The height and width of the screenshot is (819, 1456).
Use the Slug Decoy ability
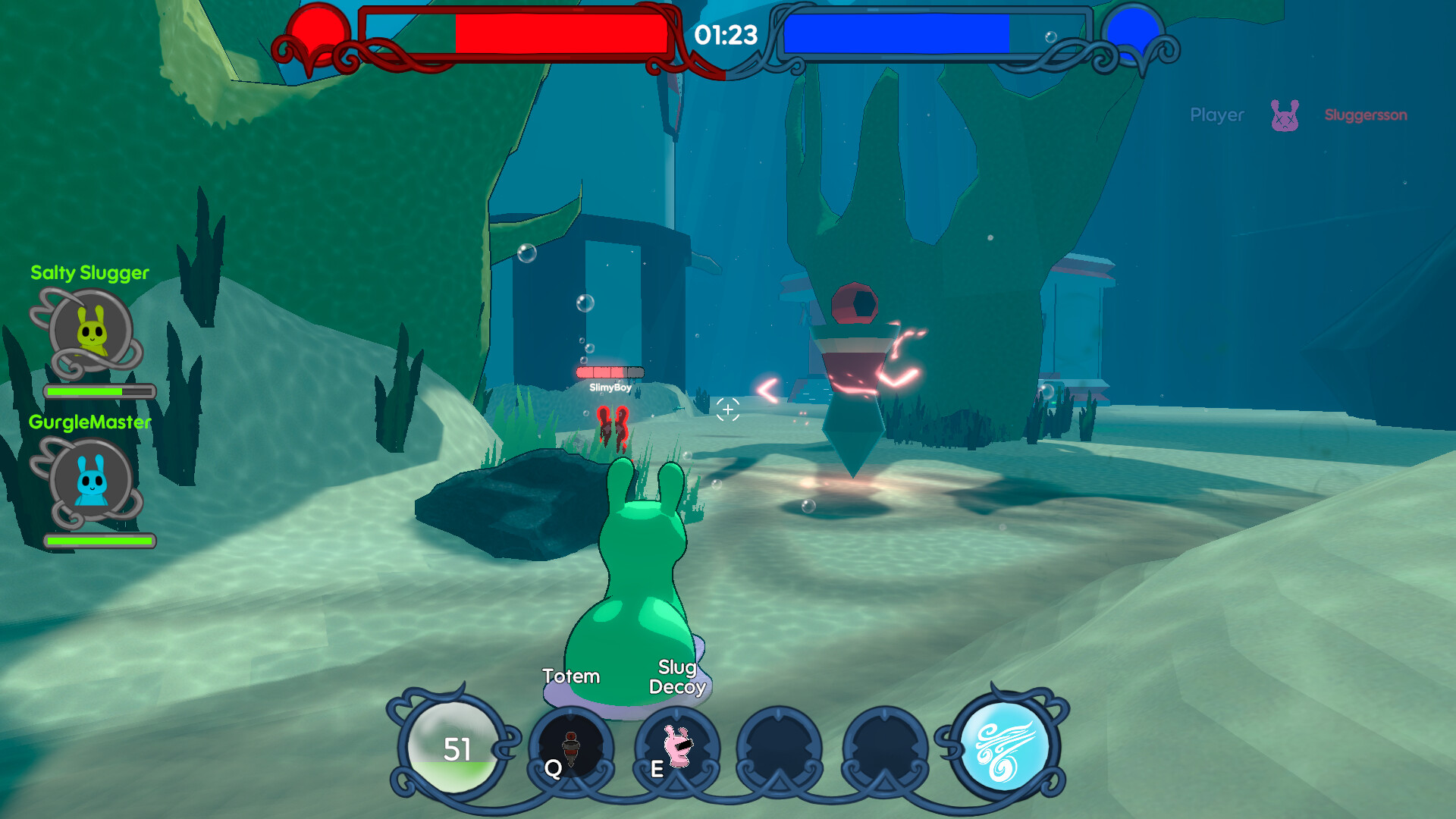pos(677,748)
